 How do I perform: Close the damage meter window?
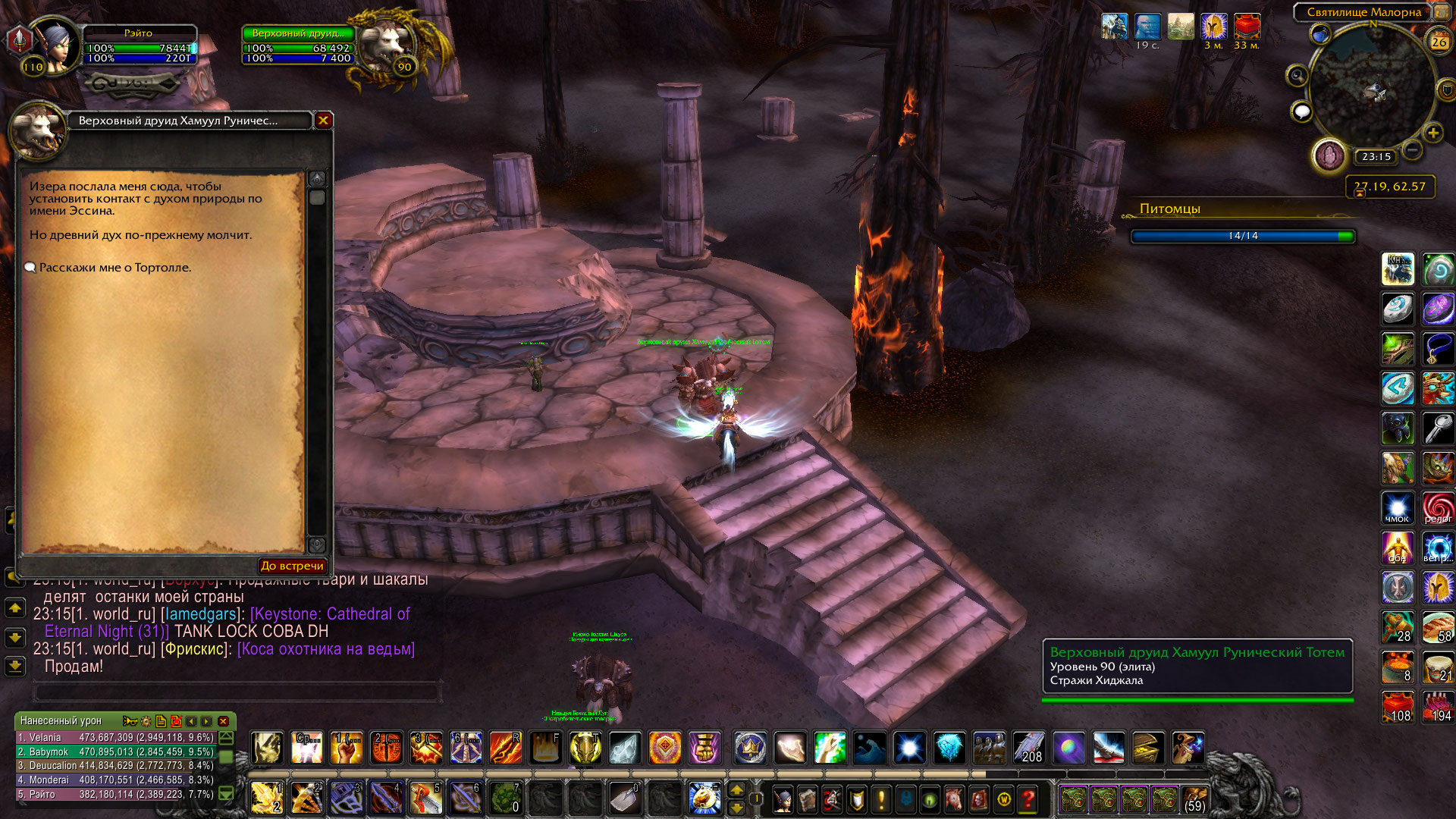[x=223, y=721]
